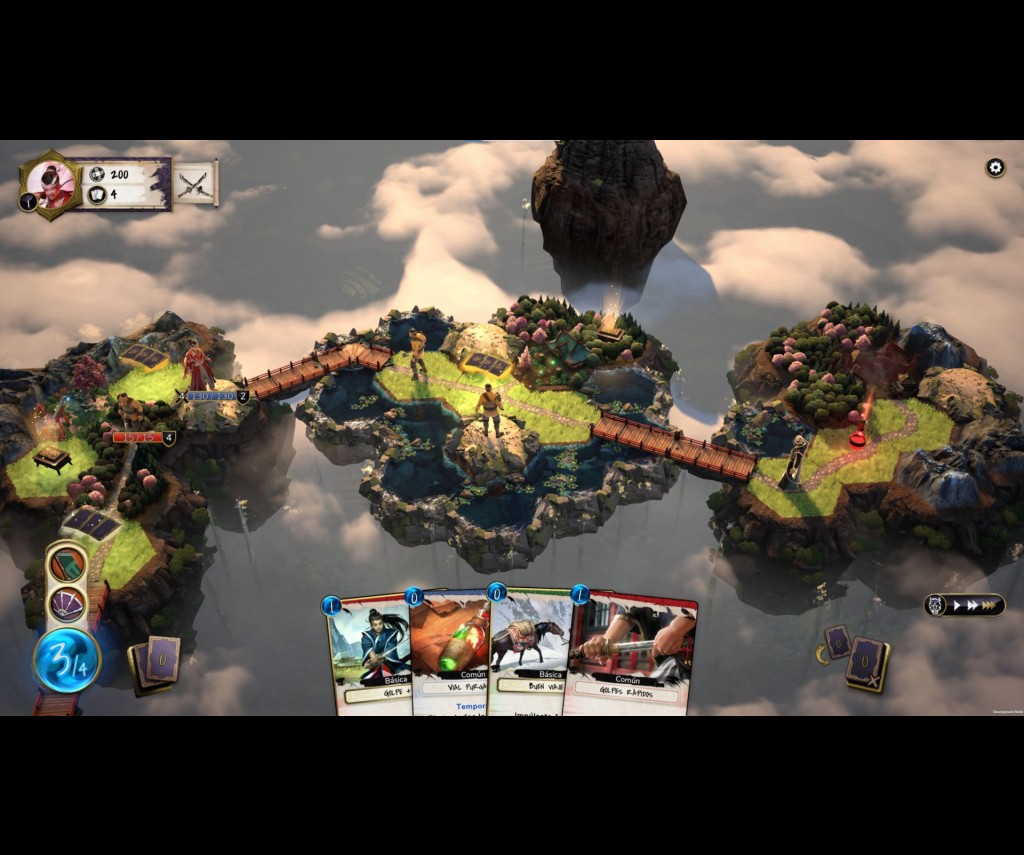Click the wolf mask icon
The image size is (1024, 855).
click(936, 605)
